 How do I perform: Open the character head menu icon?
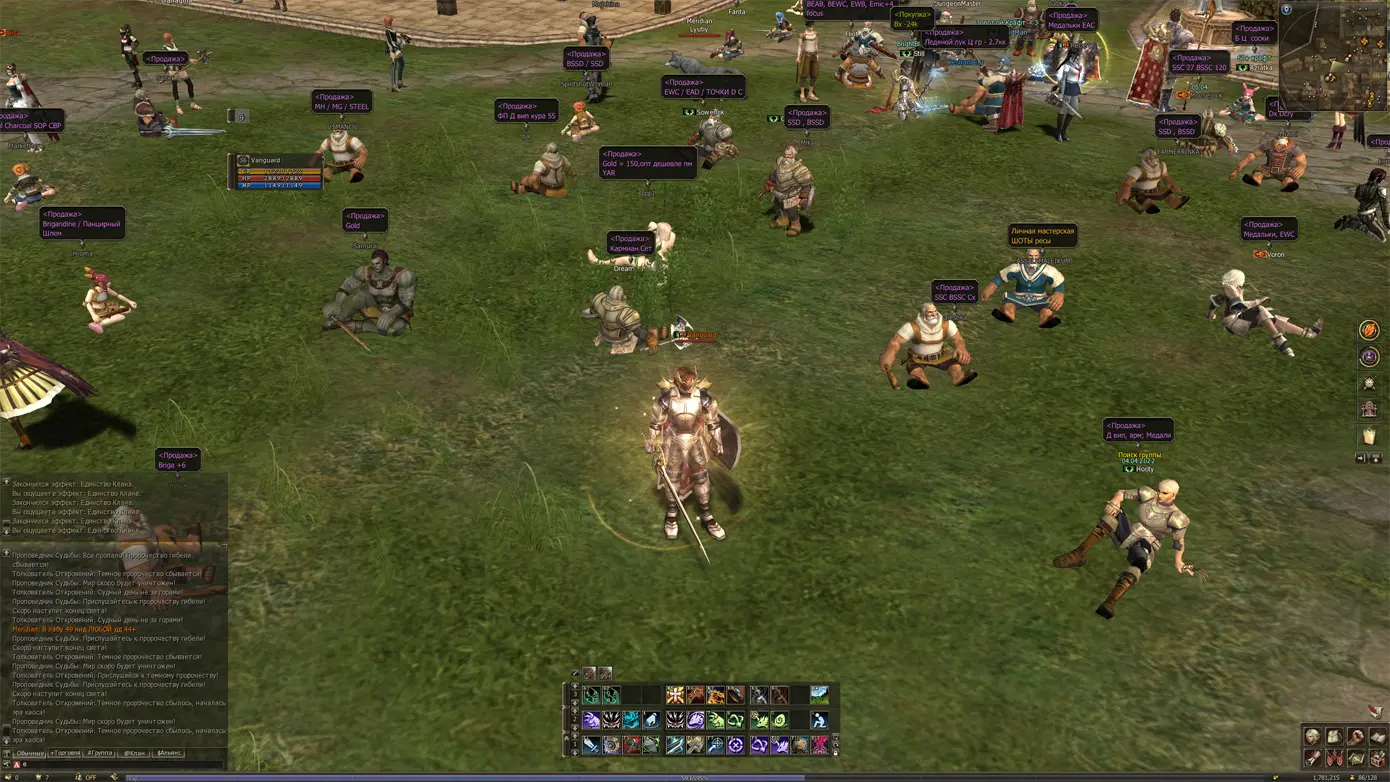[1312, 737]
